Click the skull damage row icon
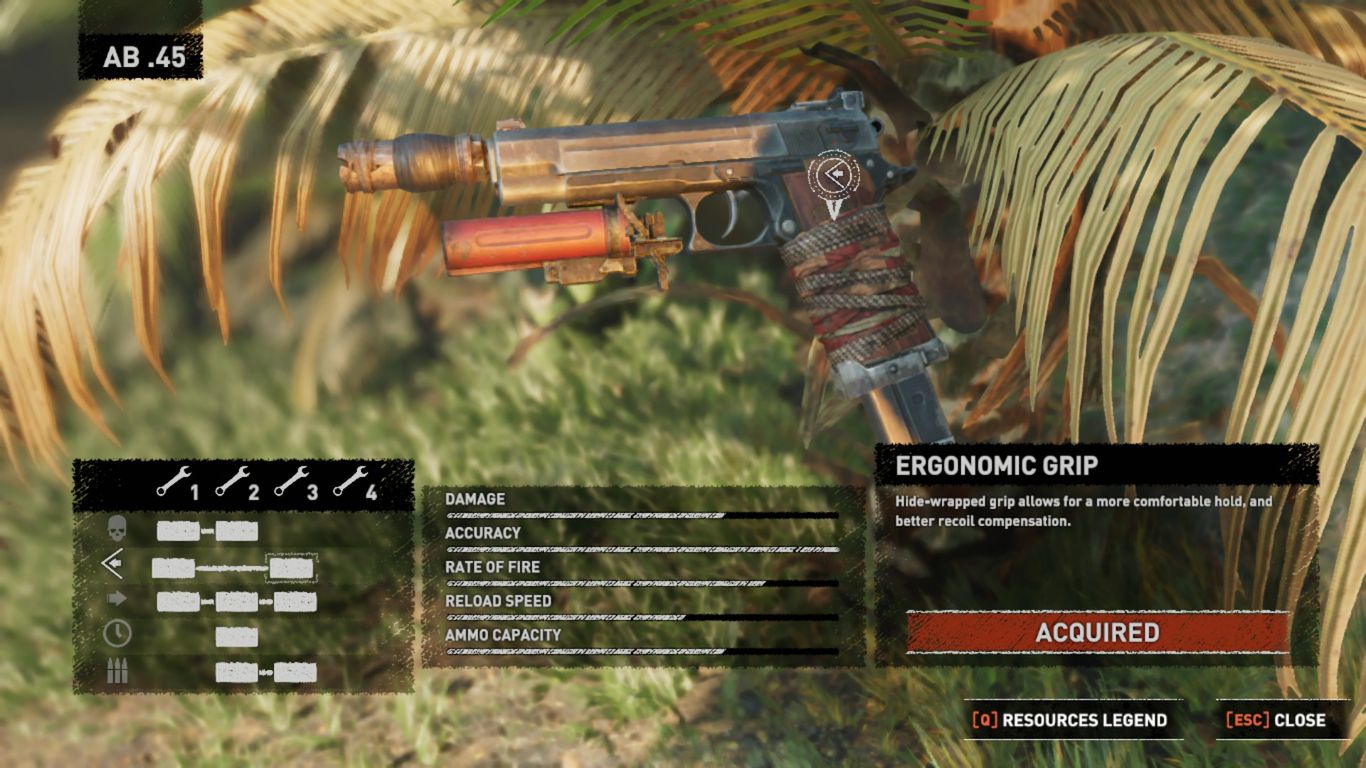1366x768 pixels. 117,530
